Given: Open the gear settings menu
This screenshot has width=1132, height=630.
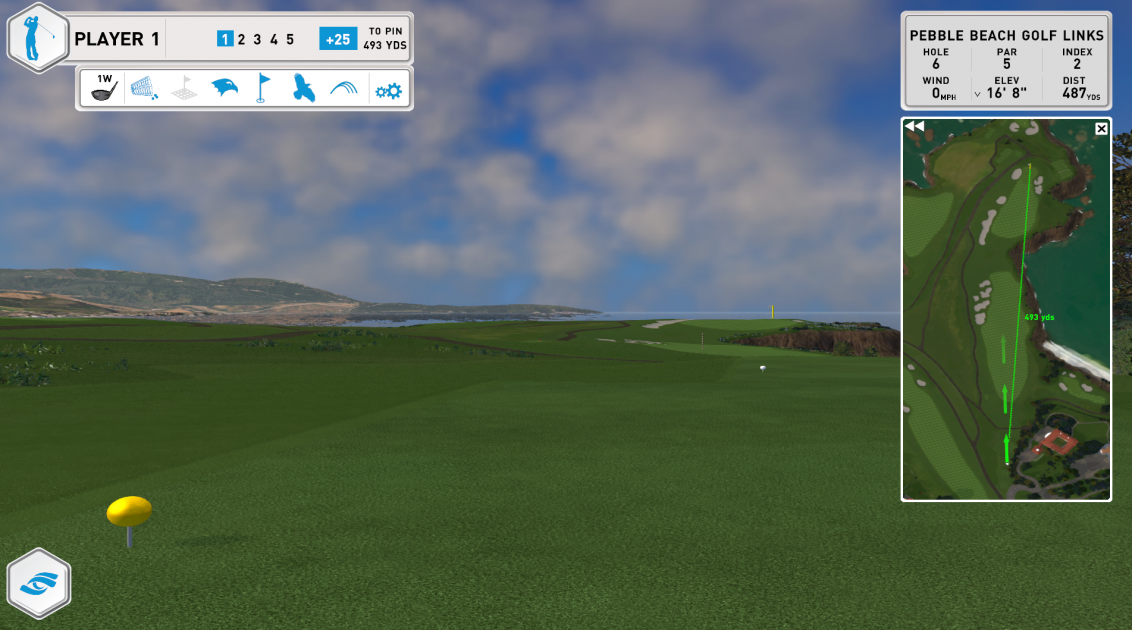Looking at the screenshot, I should click(388, 90).
